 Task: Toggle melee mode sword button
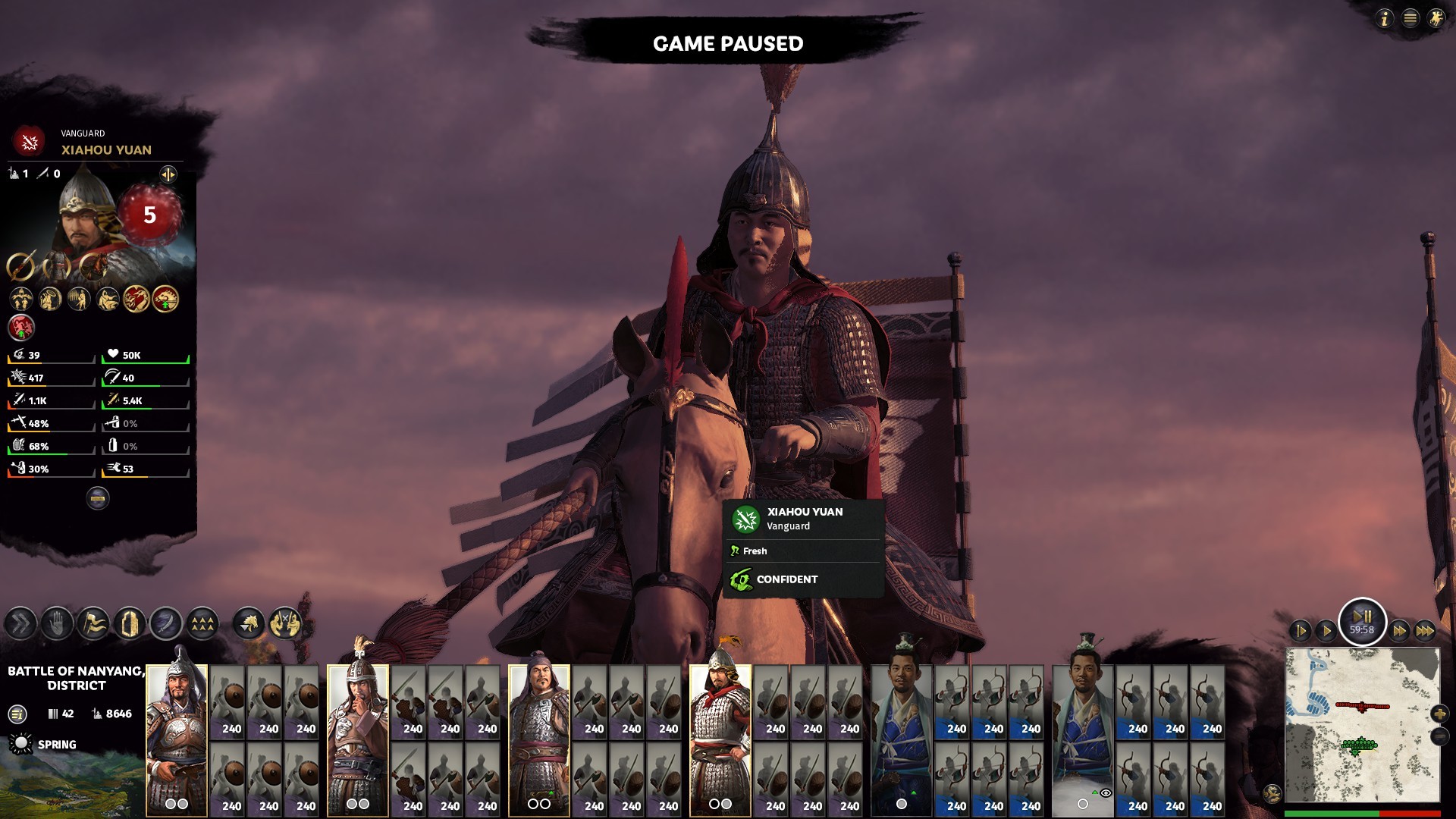(x=166, y=624)
